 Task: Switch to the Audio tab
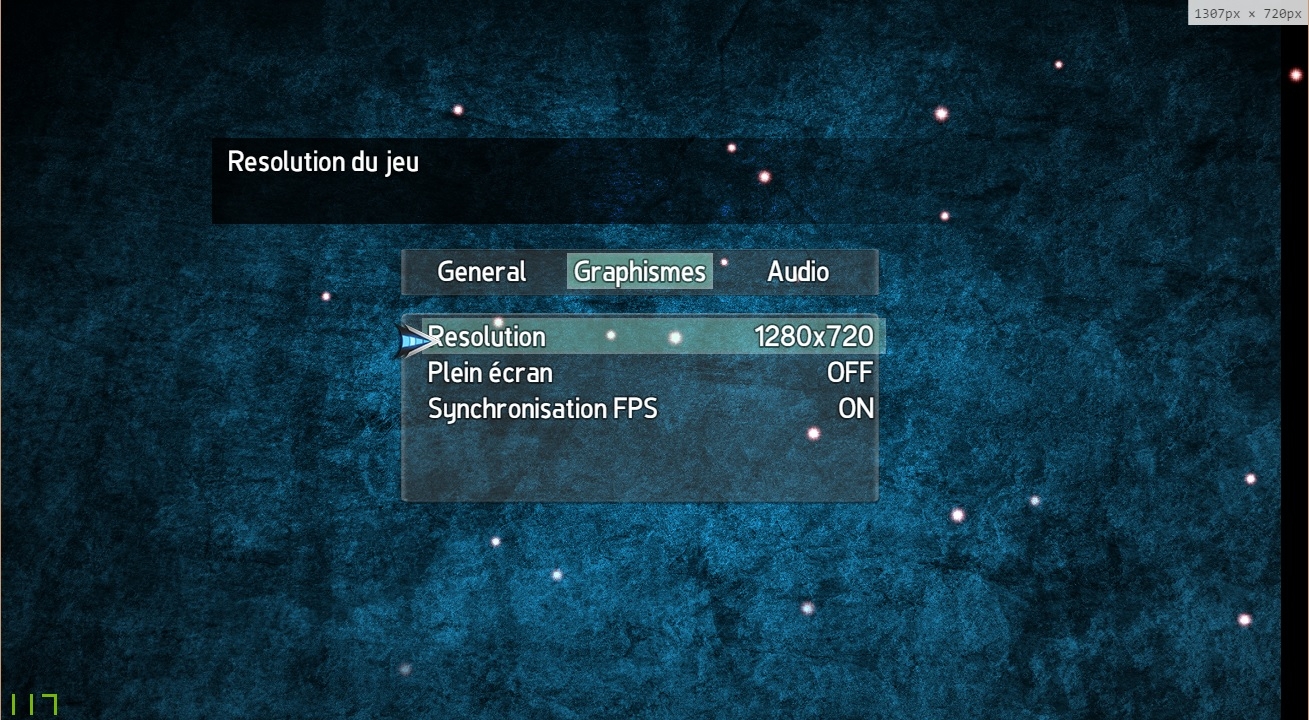point(797,271)
